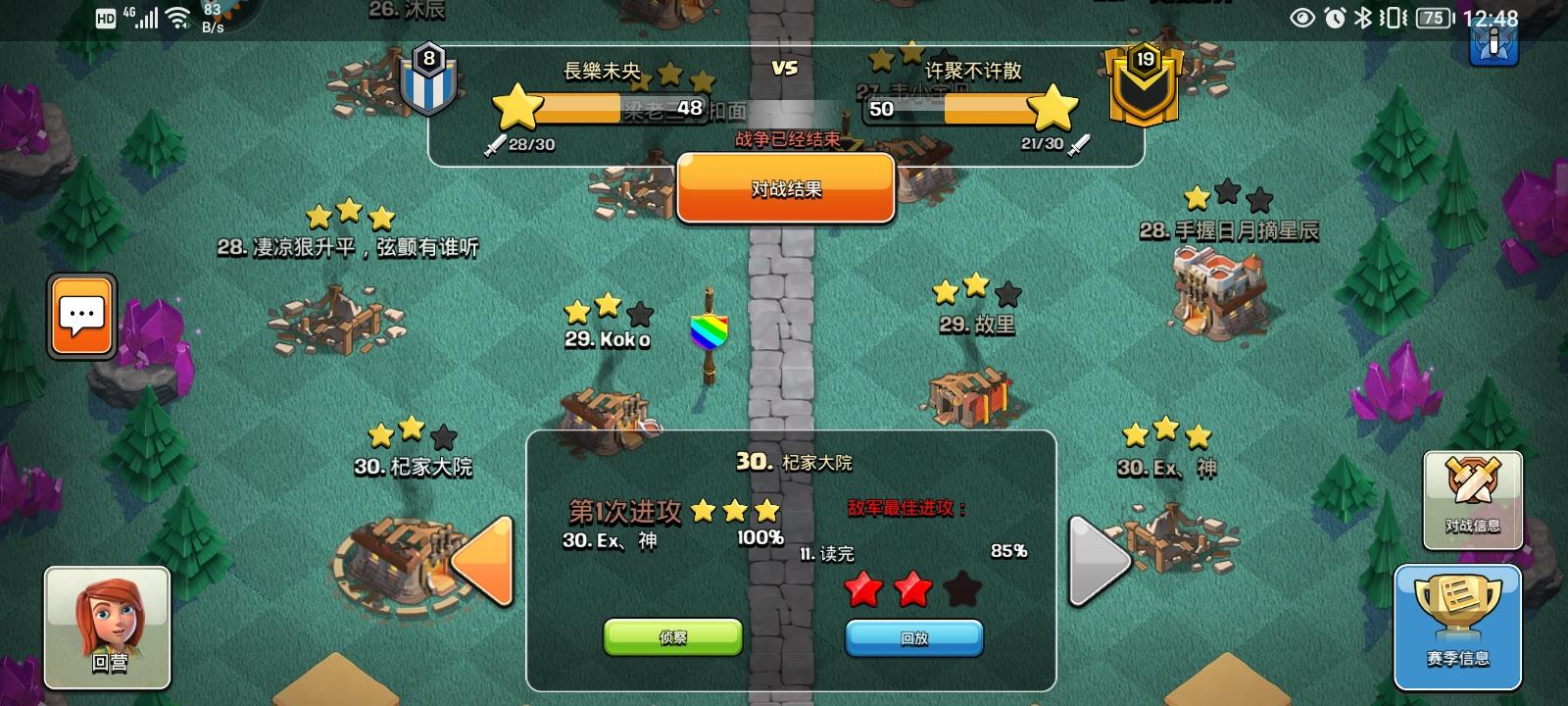Select the 许聚不许散 clan badge
This screenshot has height=706, width=1568.
point(1145,83)
